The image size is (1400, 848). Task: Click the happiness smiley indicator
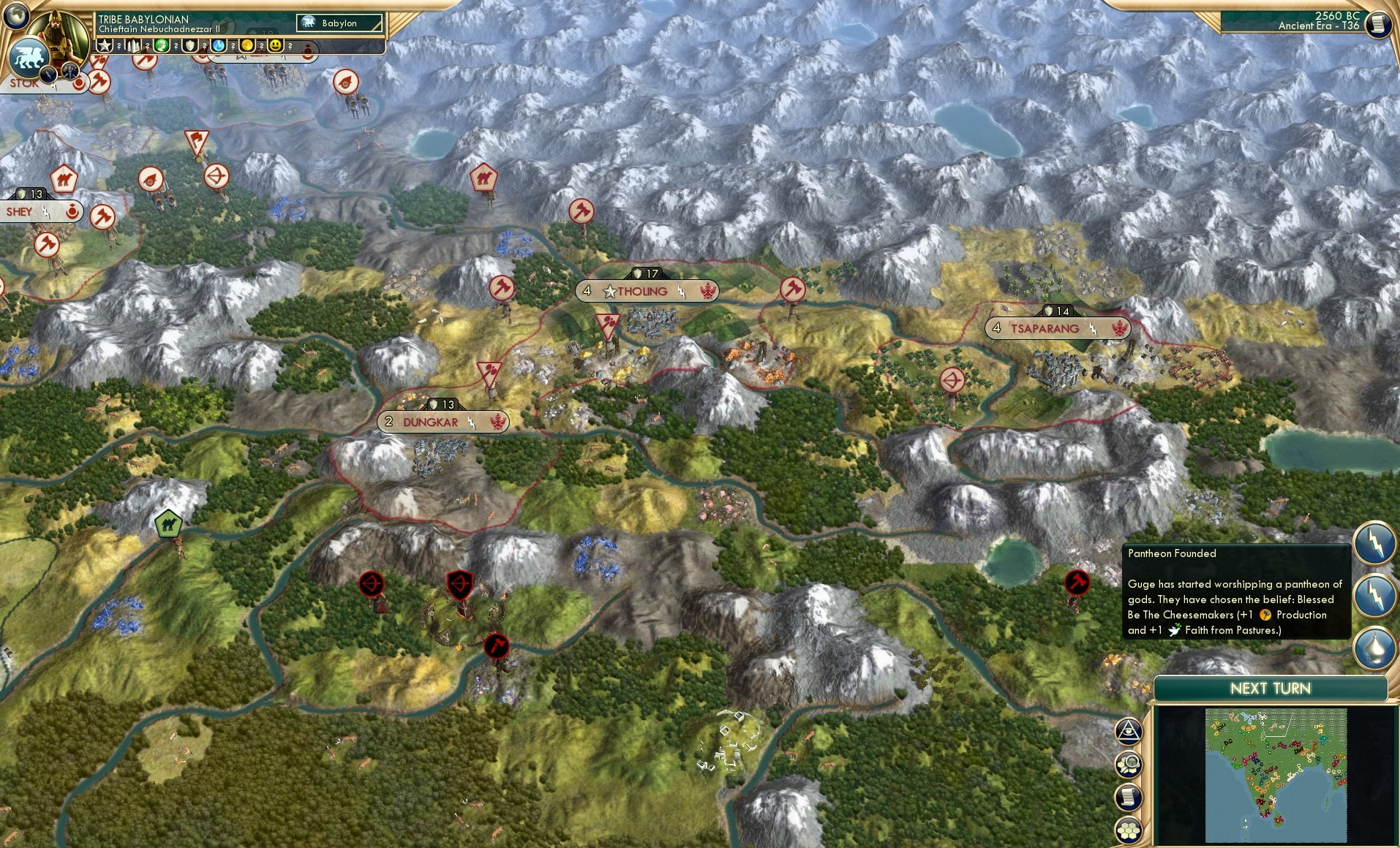click(x=276, y=45)
